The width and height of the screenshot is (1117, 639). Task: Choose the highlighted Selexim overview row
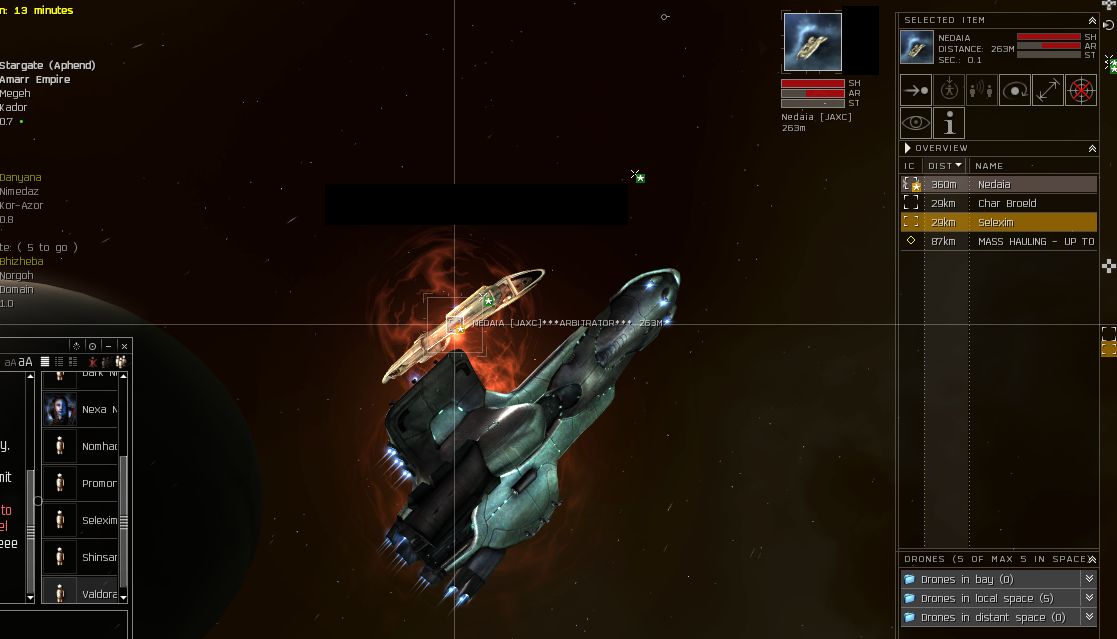pyautogui.click(x=998, y=222)
